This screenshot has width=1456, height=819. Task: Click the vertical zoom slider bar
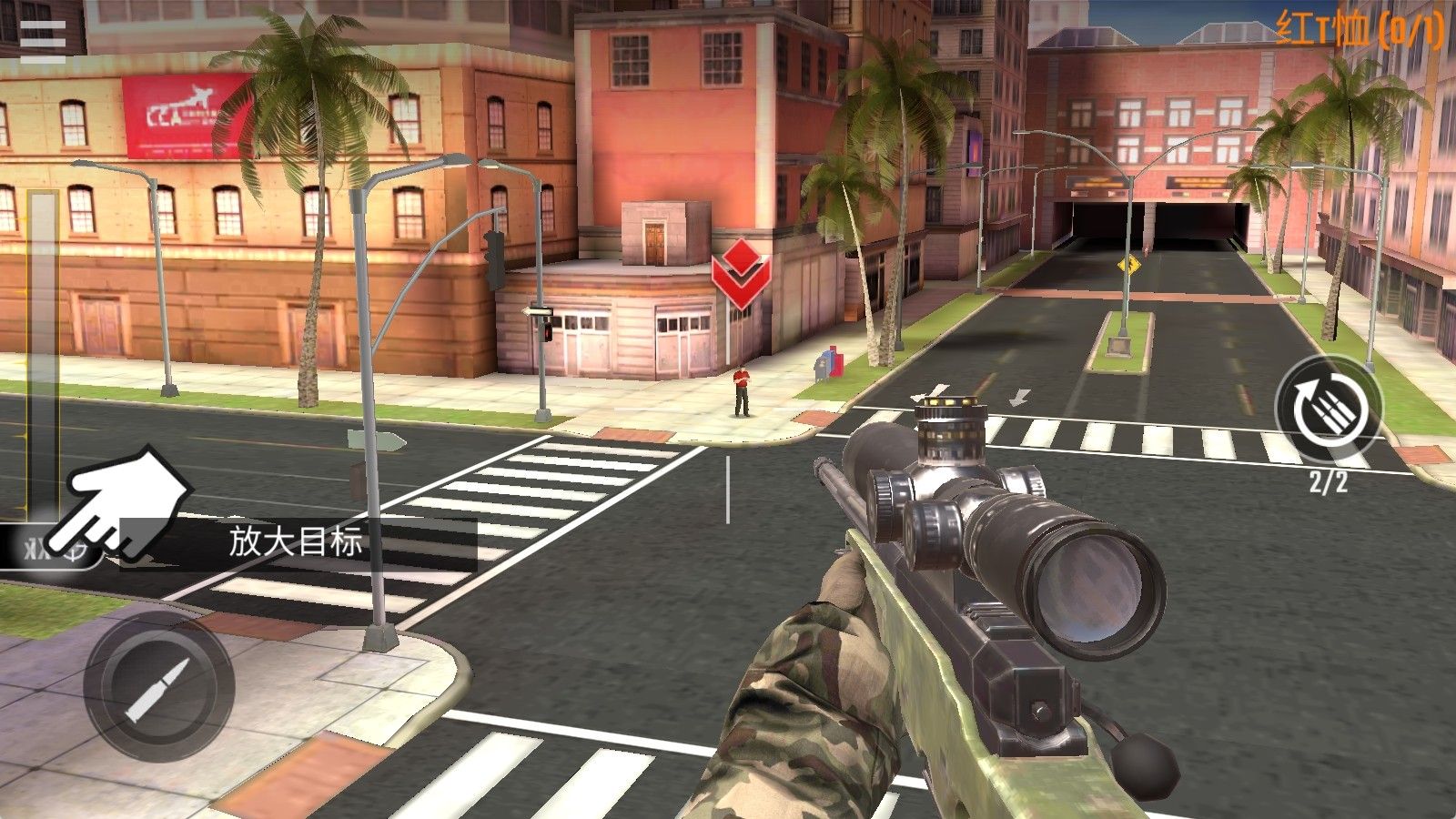click(x=42, y=355)
